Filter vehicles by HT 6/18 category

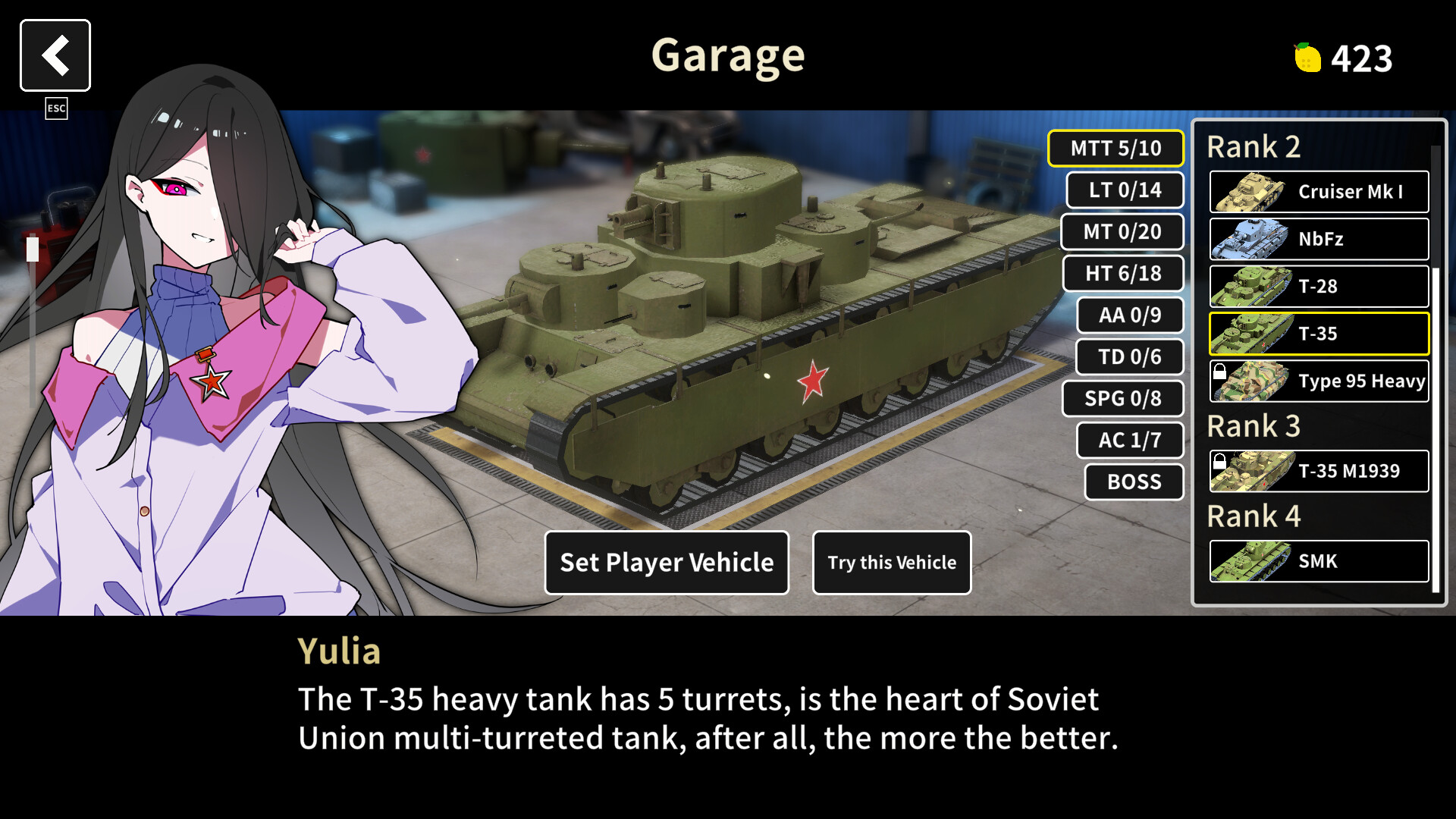(x=1123, y=274)
